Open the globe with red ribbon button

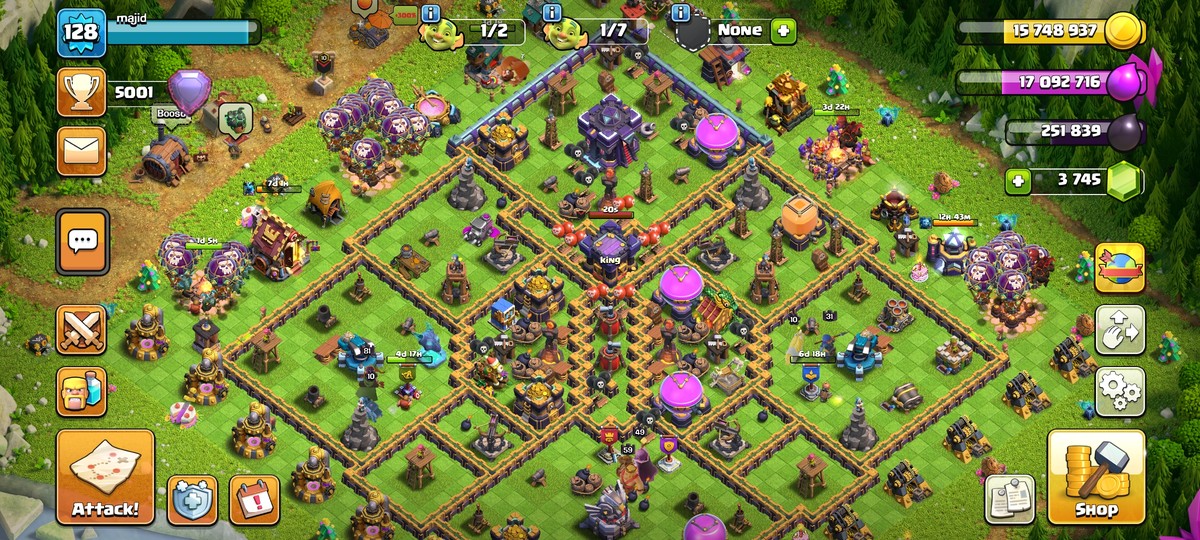[x=1120, y=268]
